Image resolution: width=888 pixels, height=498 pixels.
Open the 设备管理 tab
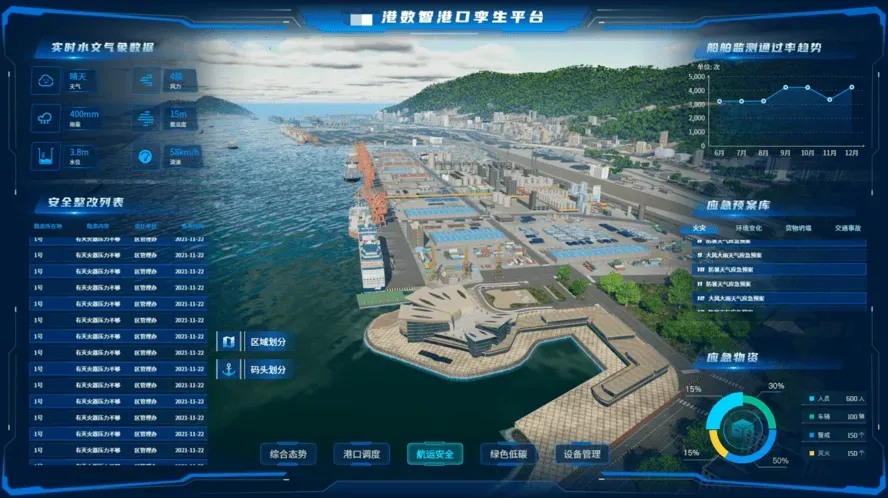[x=581, y=454]
